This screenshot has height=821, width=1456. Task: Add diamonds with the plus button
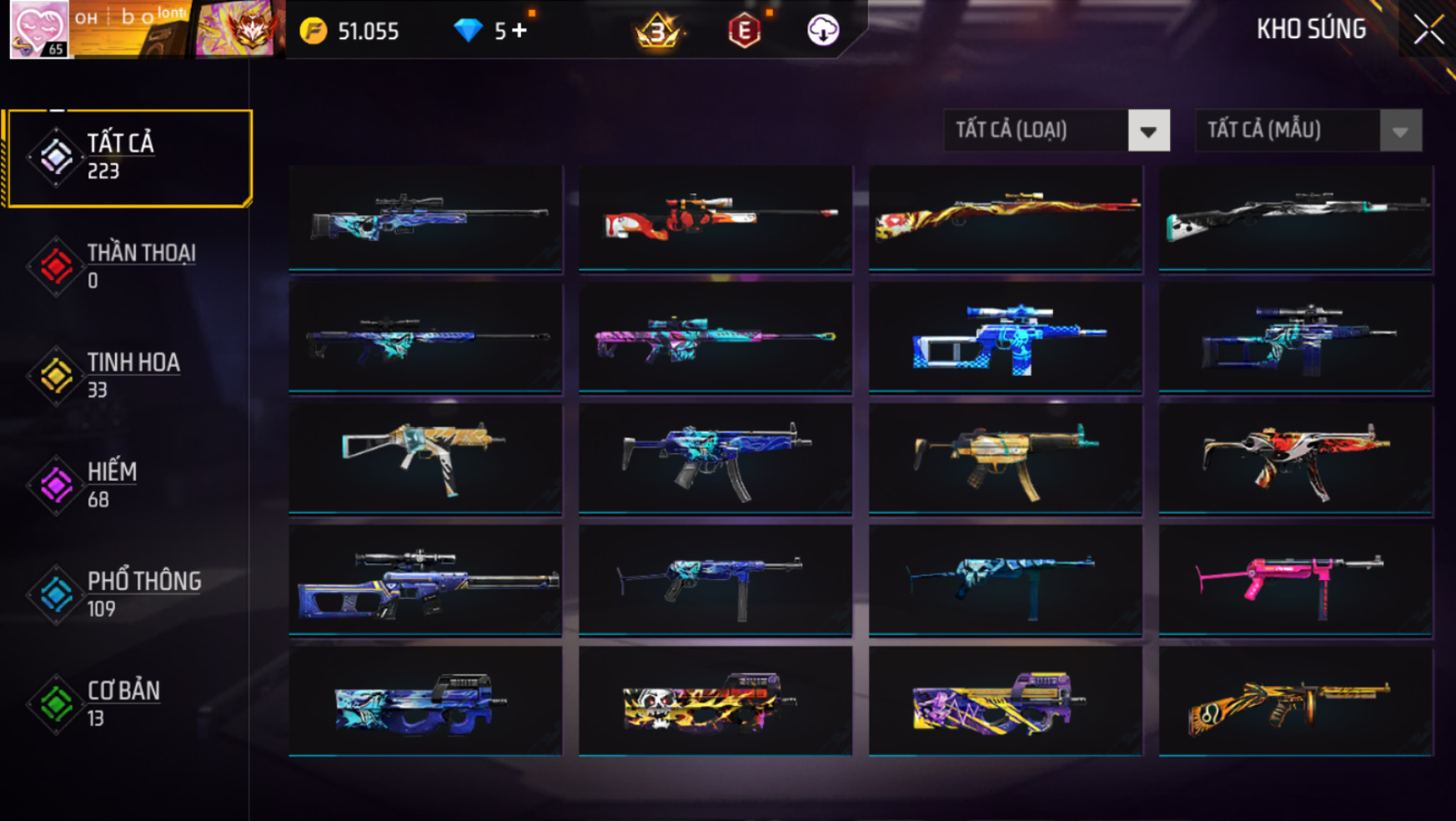pyautogui.click(x=520, y=31)
